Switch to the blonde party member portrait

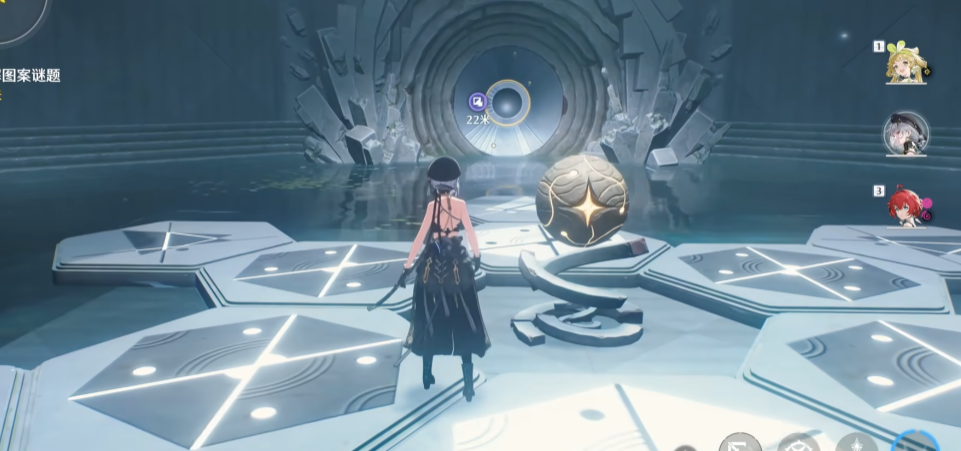click(905, 64)
